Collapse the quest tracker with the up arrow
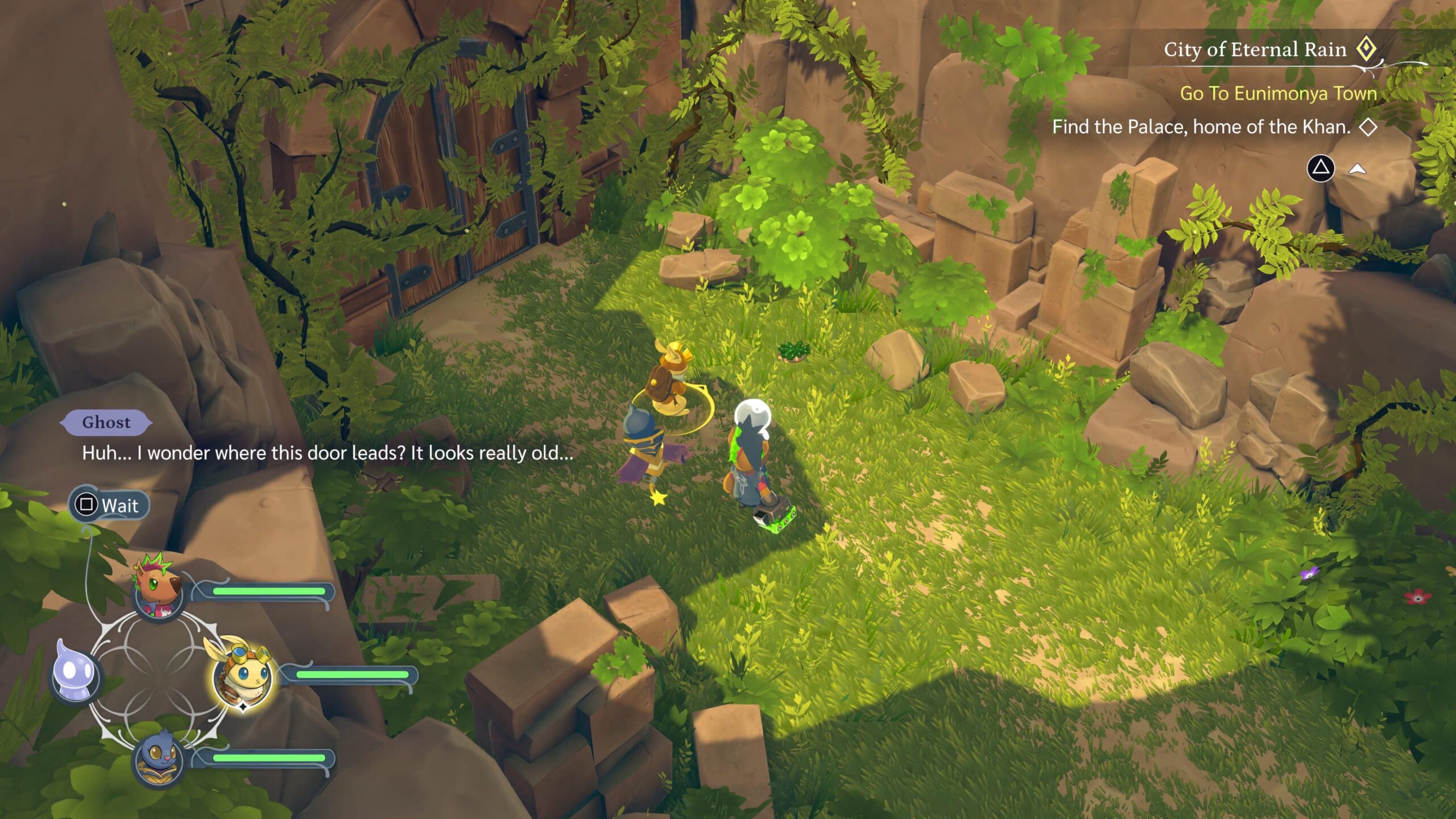The image size is (1456, 819). (x=1358, y=169)
